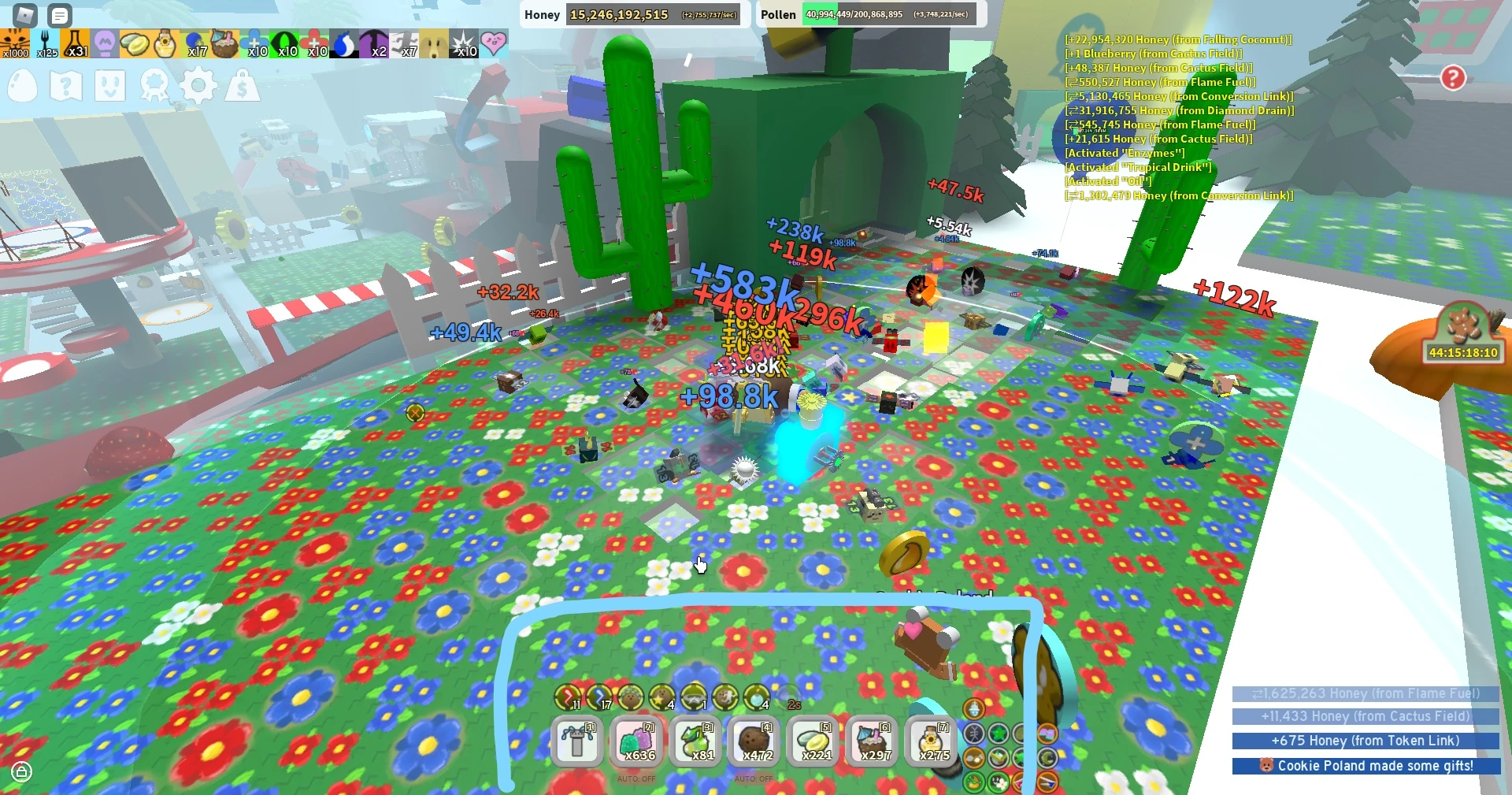The height and width of the screenshot is (795, 1512).
Task: Select the sprinkler in hotbar slot 1
Action: tap(577, 741)
